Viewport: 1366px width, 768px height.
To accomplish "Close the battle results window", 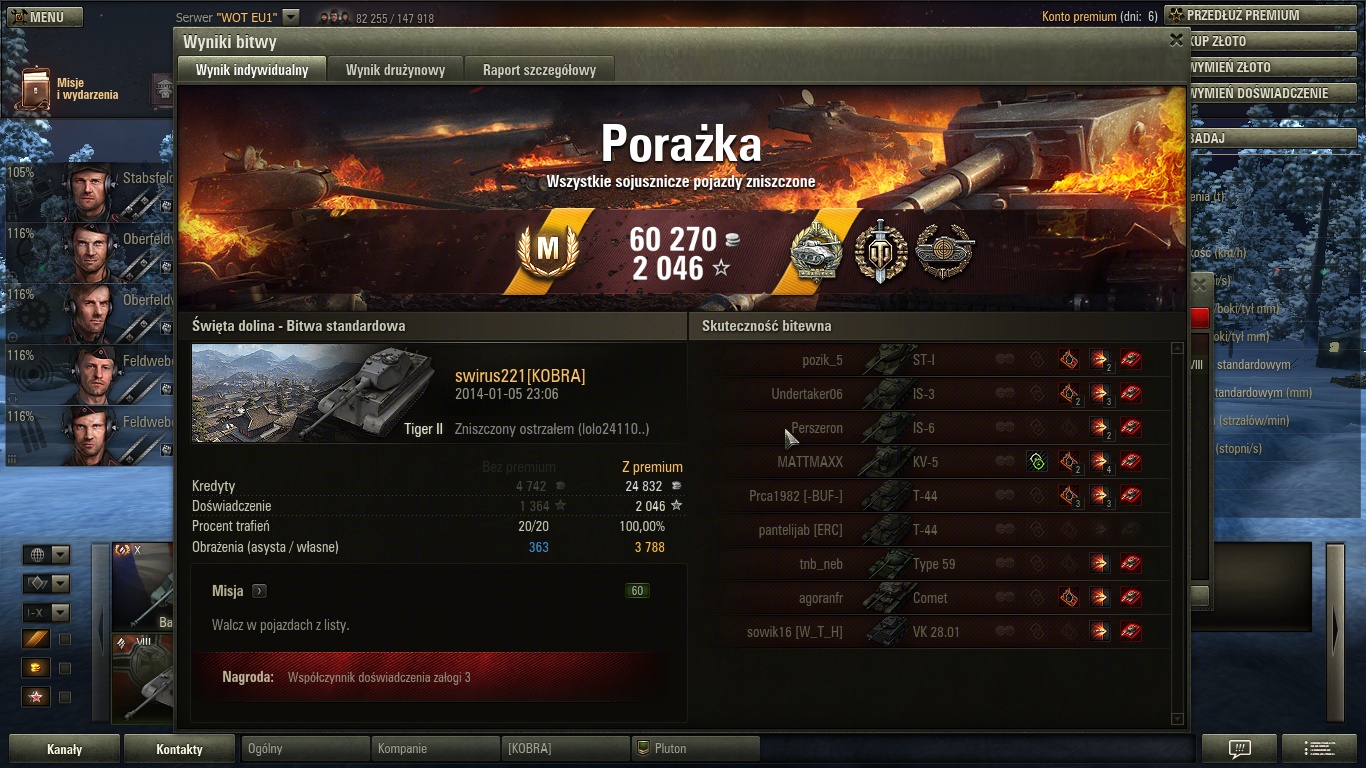I will click(1176, 40).
